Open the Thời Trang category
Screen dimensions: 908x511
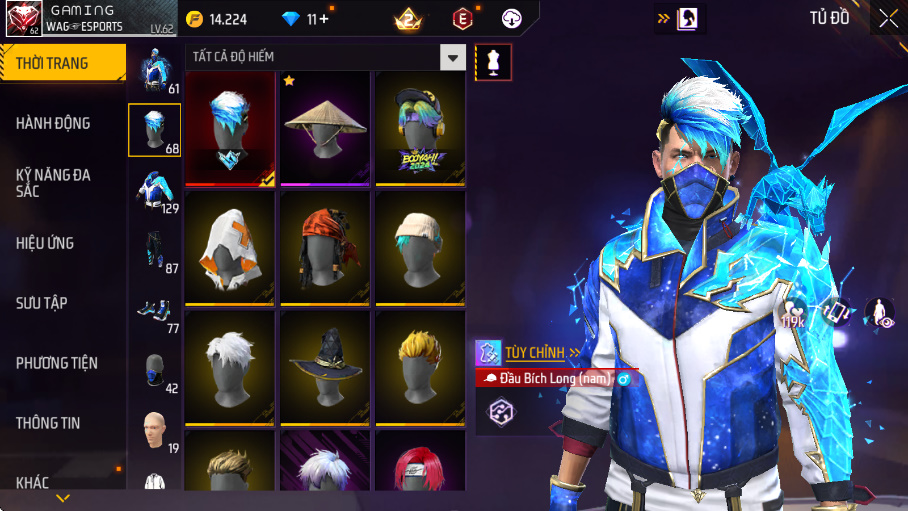(62, 63)
